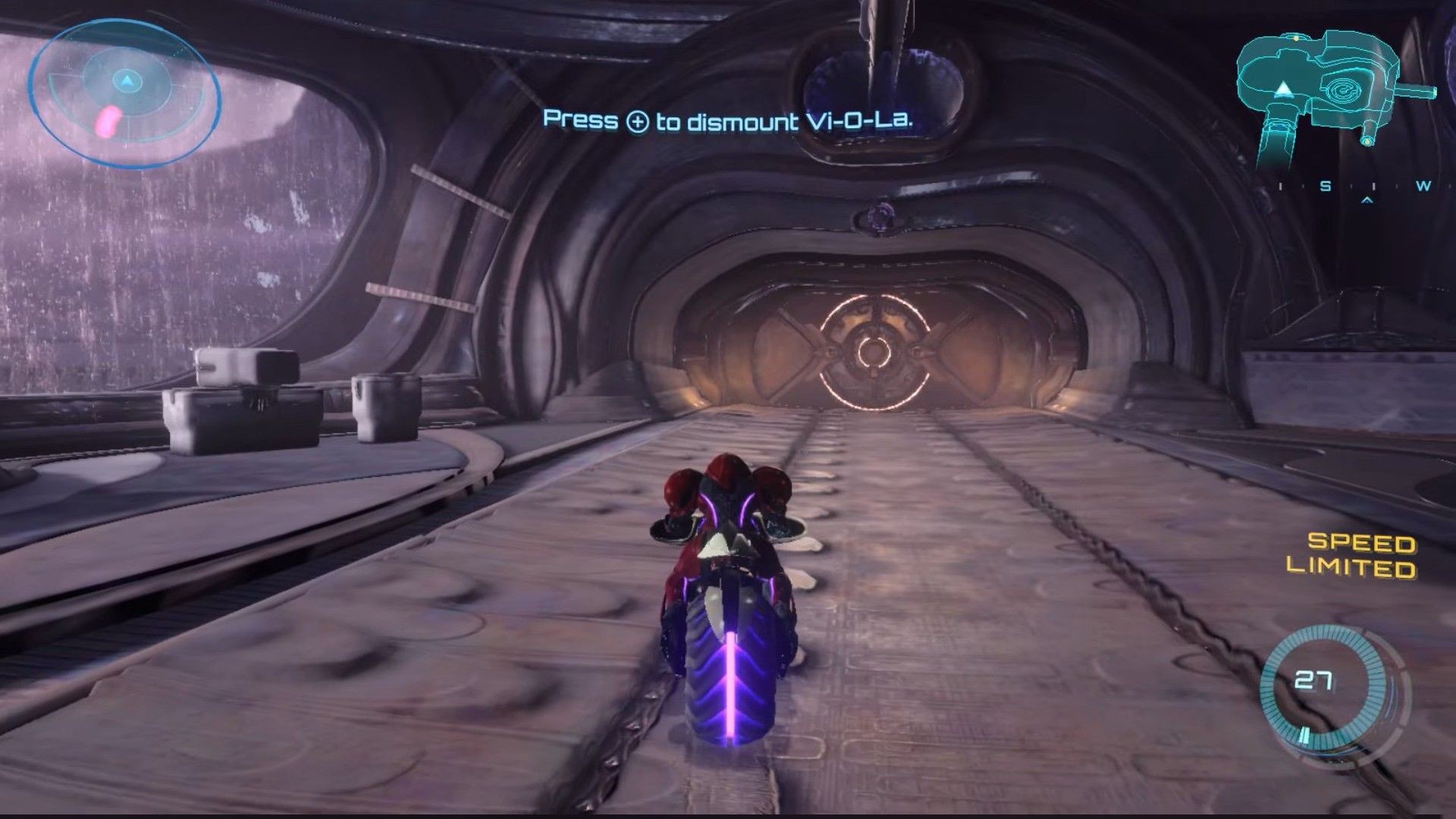Expand the compass heading chevron below the letters
The image size is (1456, 819).
pyautogui.click(x=1367, y=200)
